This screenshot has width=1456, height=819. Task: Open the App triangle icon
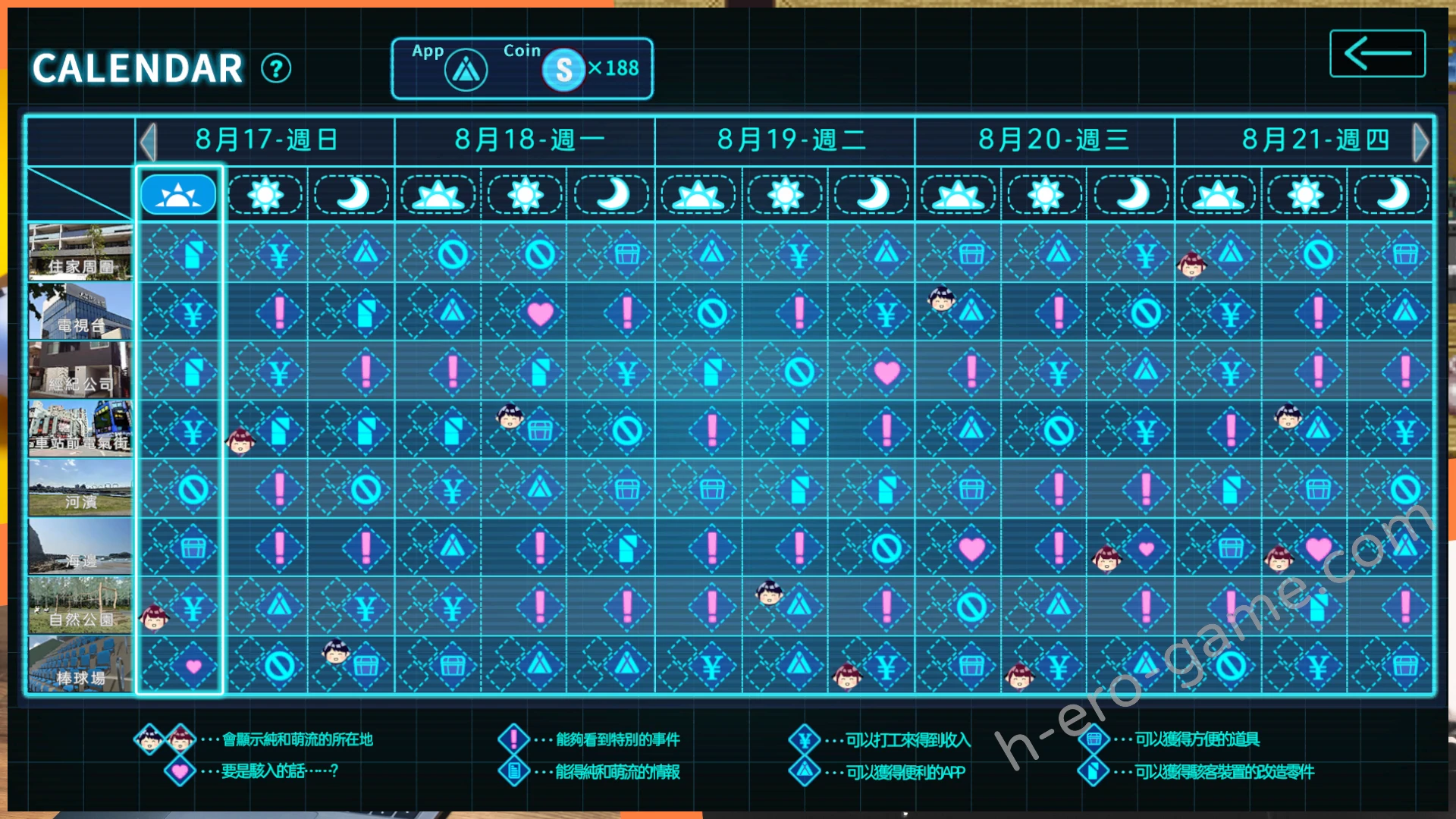(x=466, y=71)
